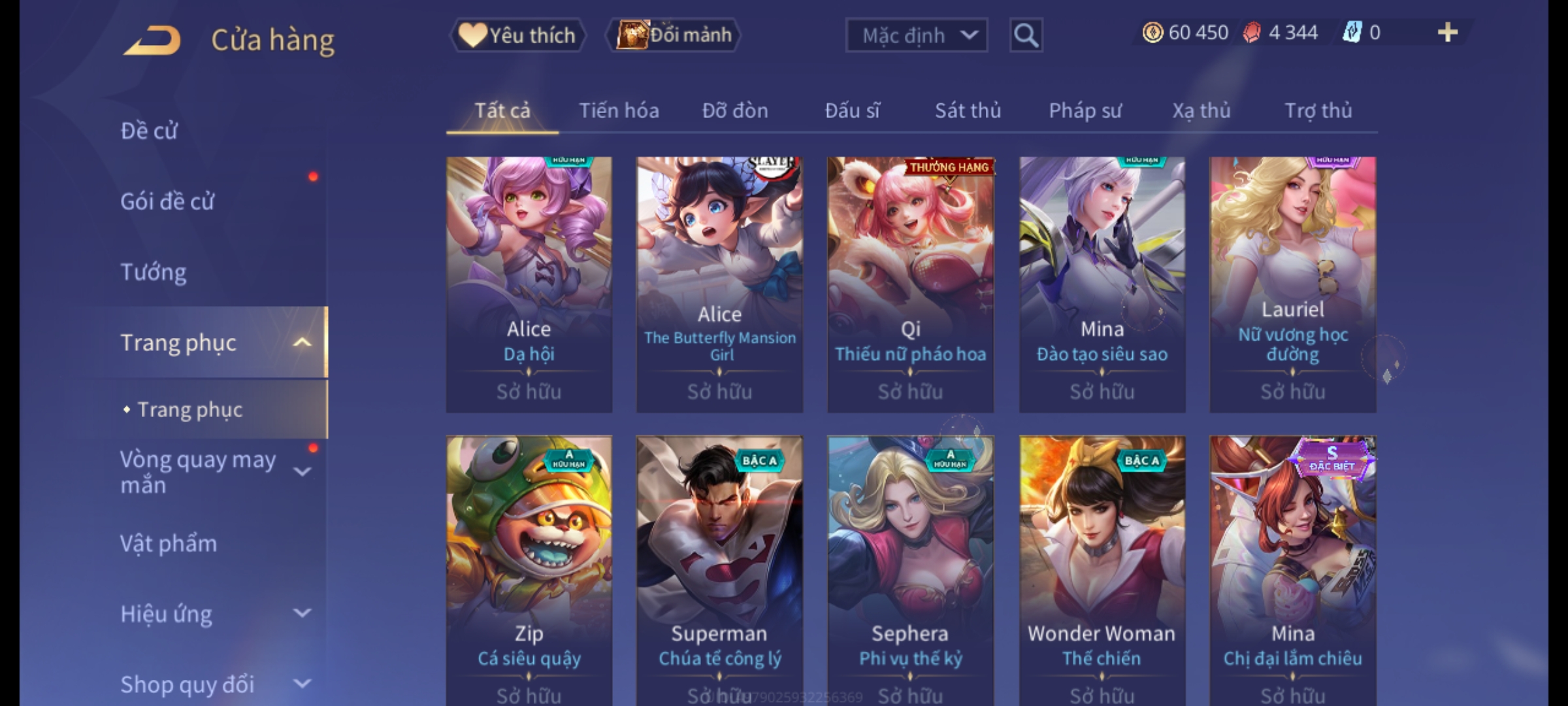Screen dimensions: 1568x706
Task: Add currency with the plus button
Action: point(1448,33)
